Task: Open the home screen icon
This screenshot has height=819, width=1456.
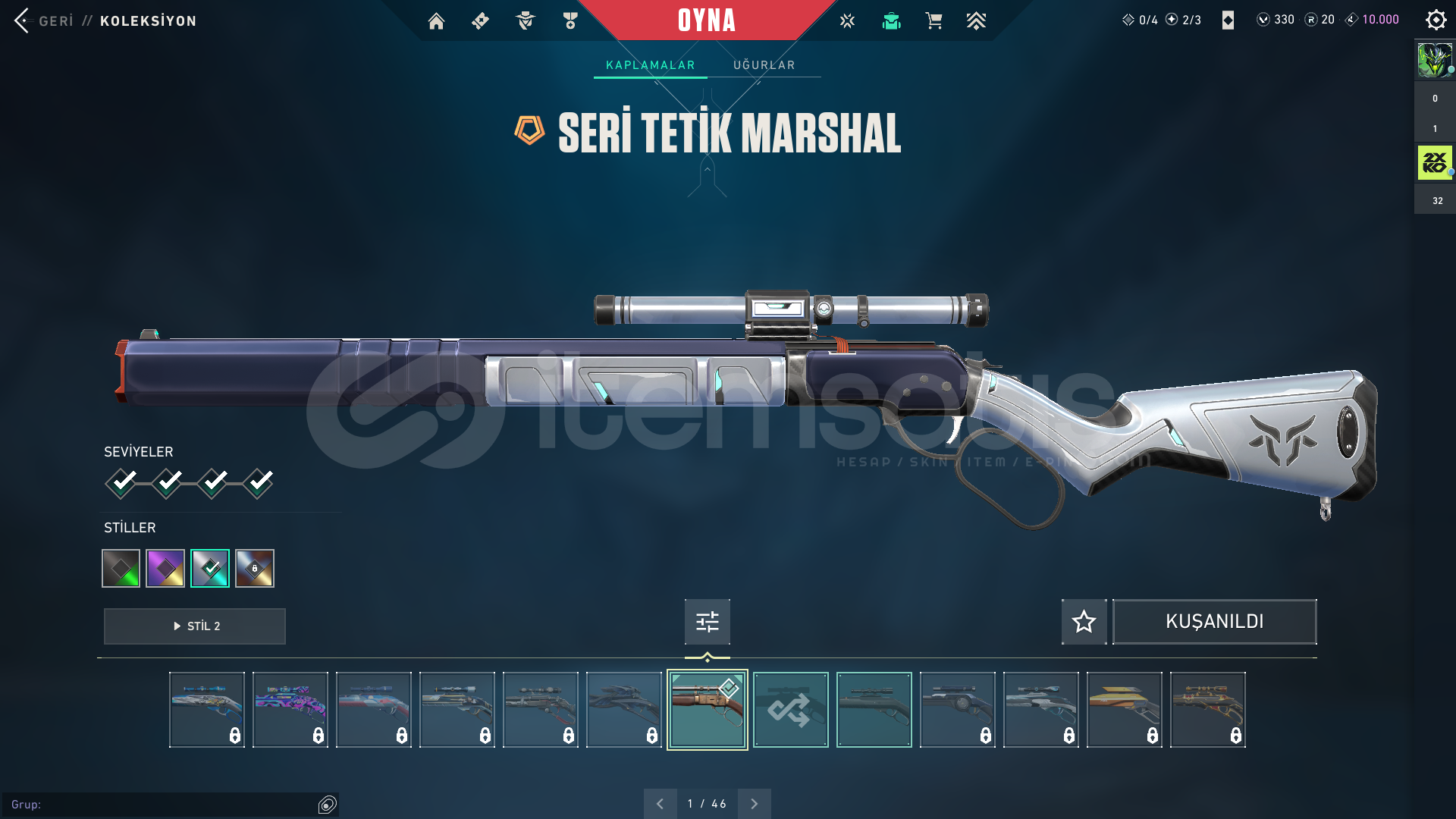Action: (436, 21)
